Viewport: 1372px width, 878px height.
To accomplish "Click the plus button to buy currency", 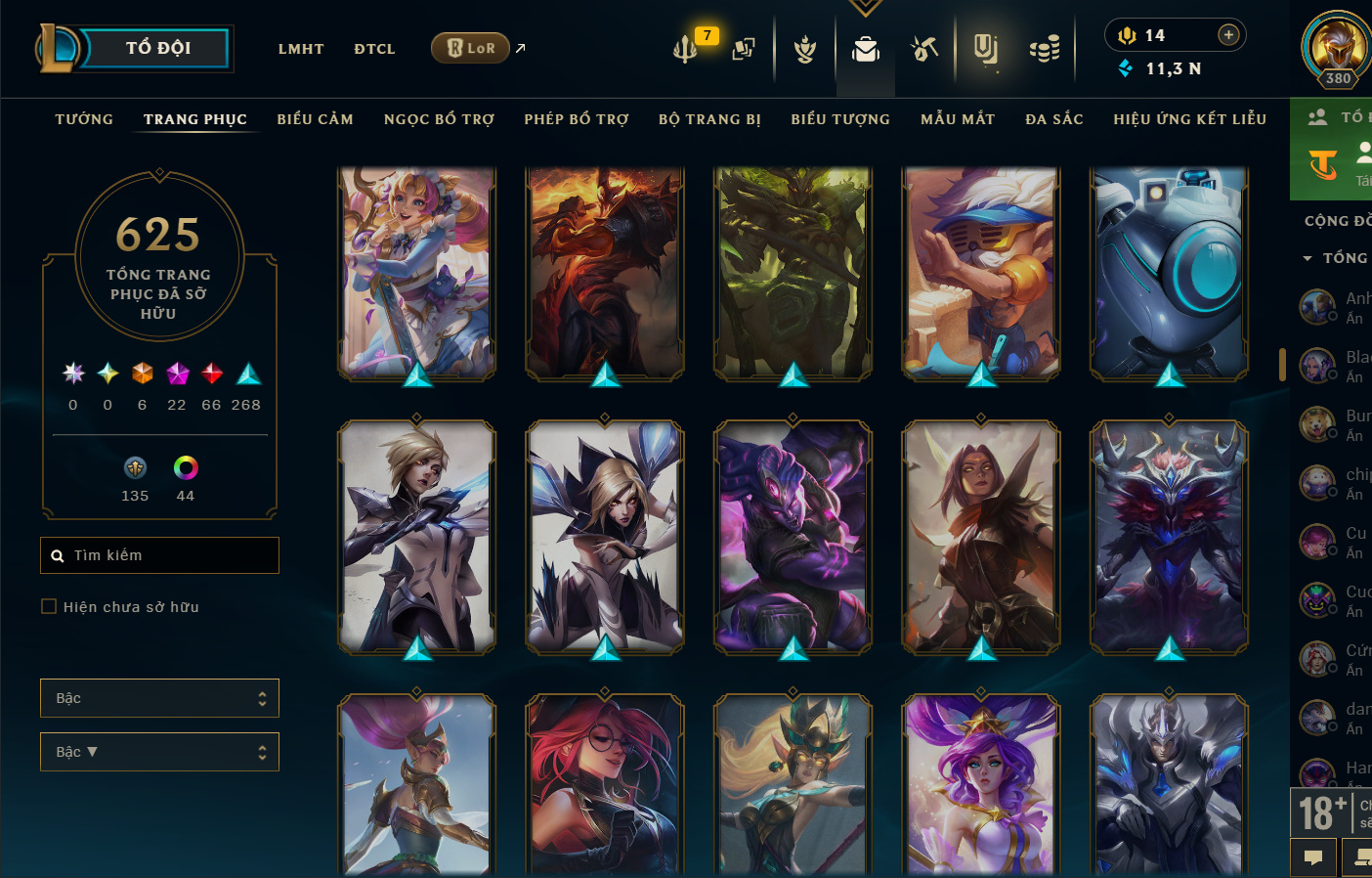I will [x=1228, y=35].
